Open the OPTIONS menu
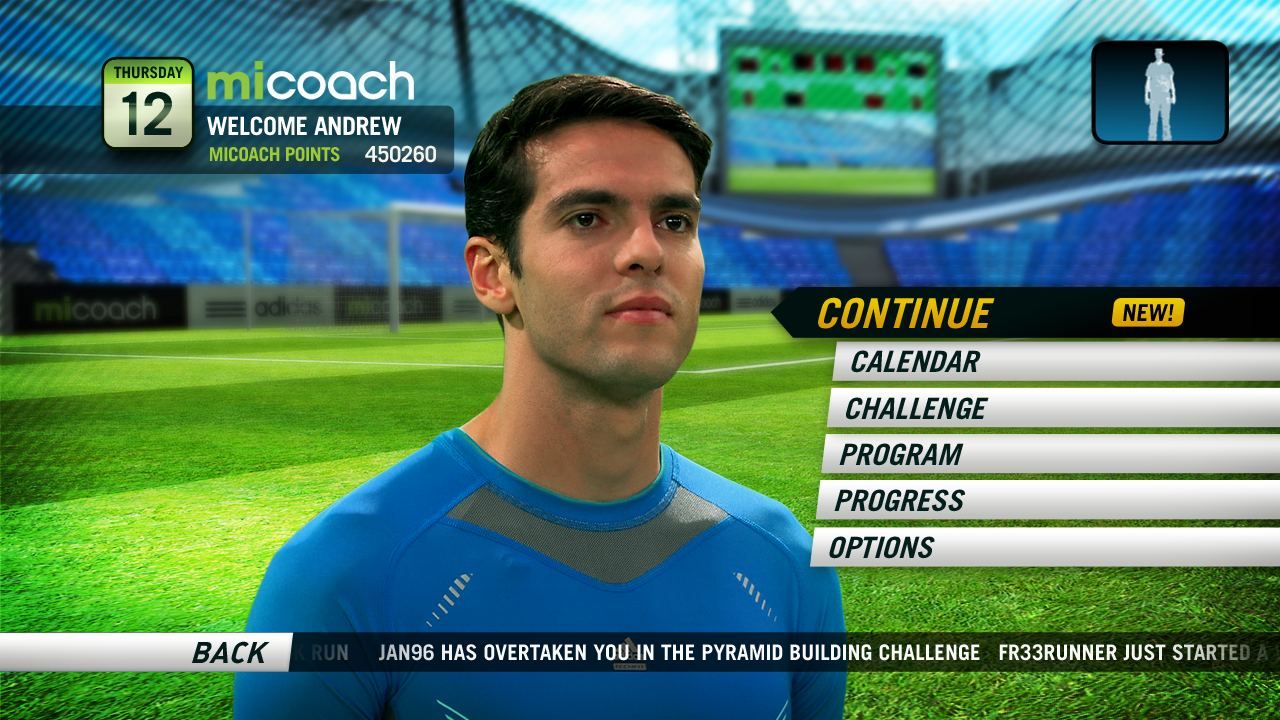 pos(880,549)
